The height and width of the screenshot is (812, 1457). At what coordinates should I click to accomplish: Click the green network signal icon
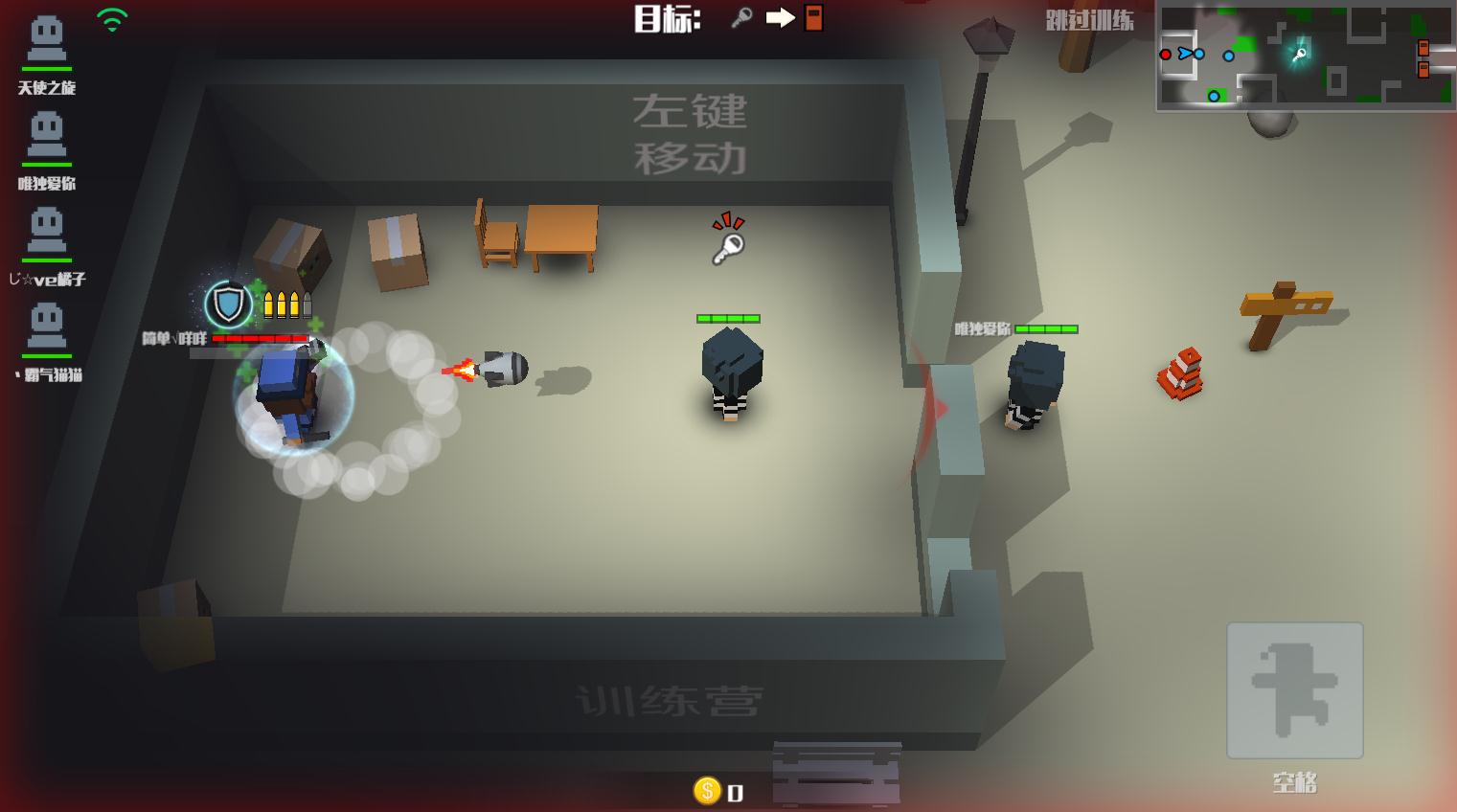(x=112, y=20)
